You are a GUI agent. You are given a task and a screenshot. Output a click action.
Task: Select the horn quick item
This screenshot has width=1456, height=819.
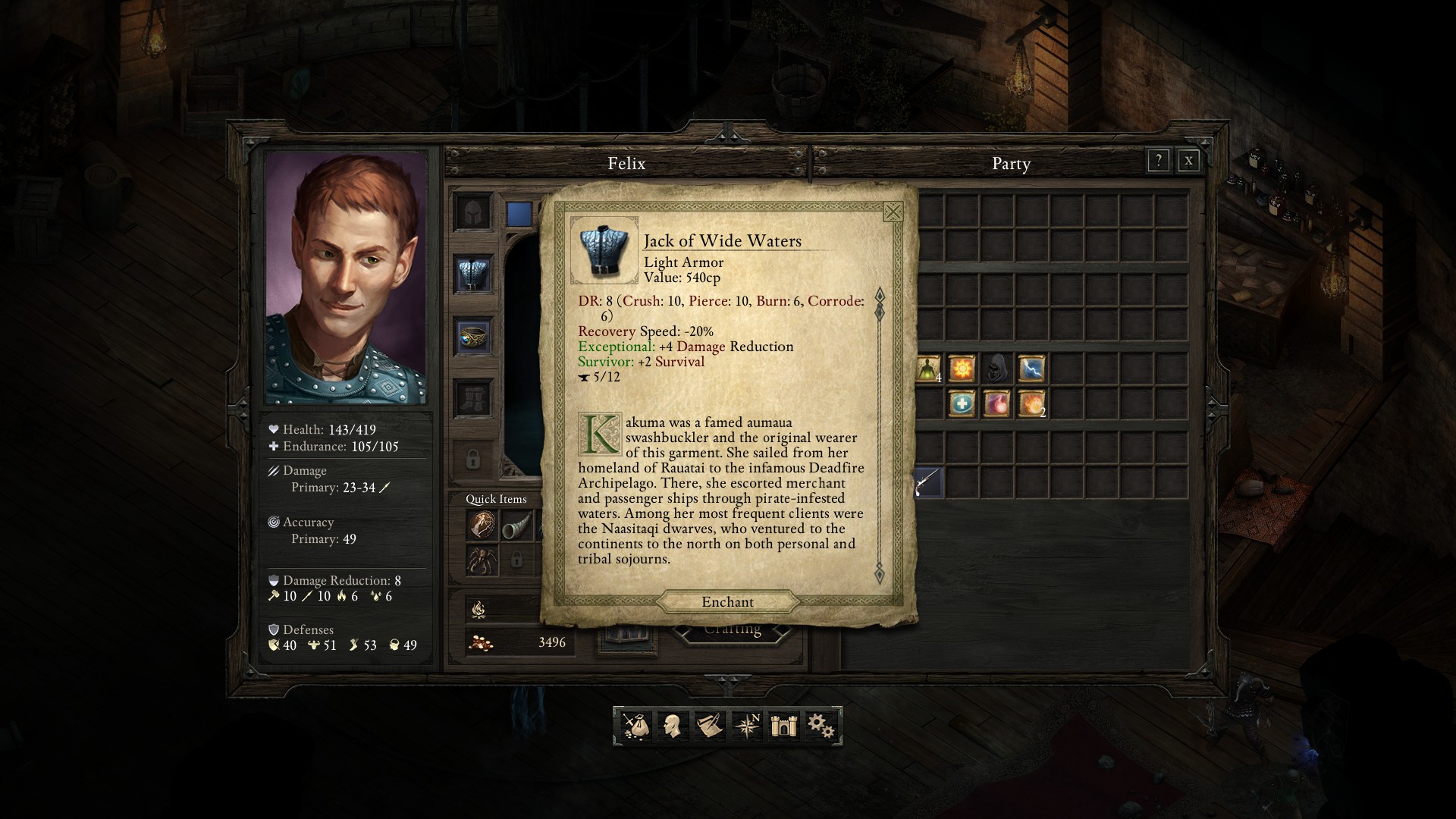(x=516, y=525)
